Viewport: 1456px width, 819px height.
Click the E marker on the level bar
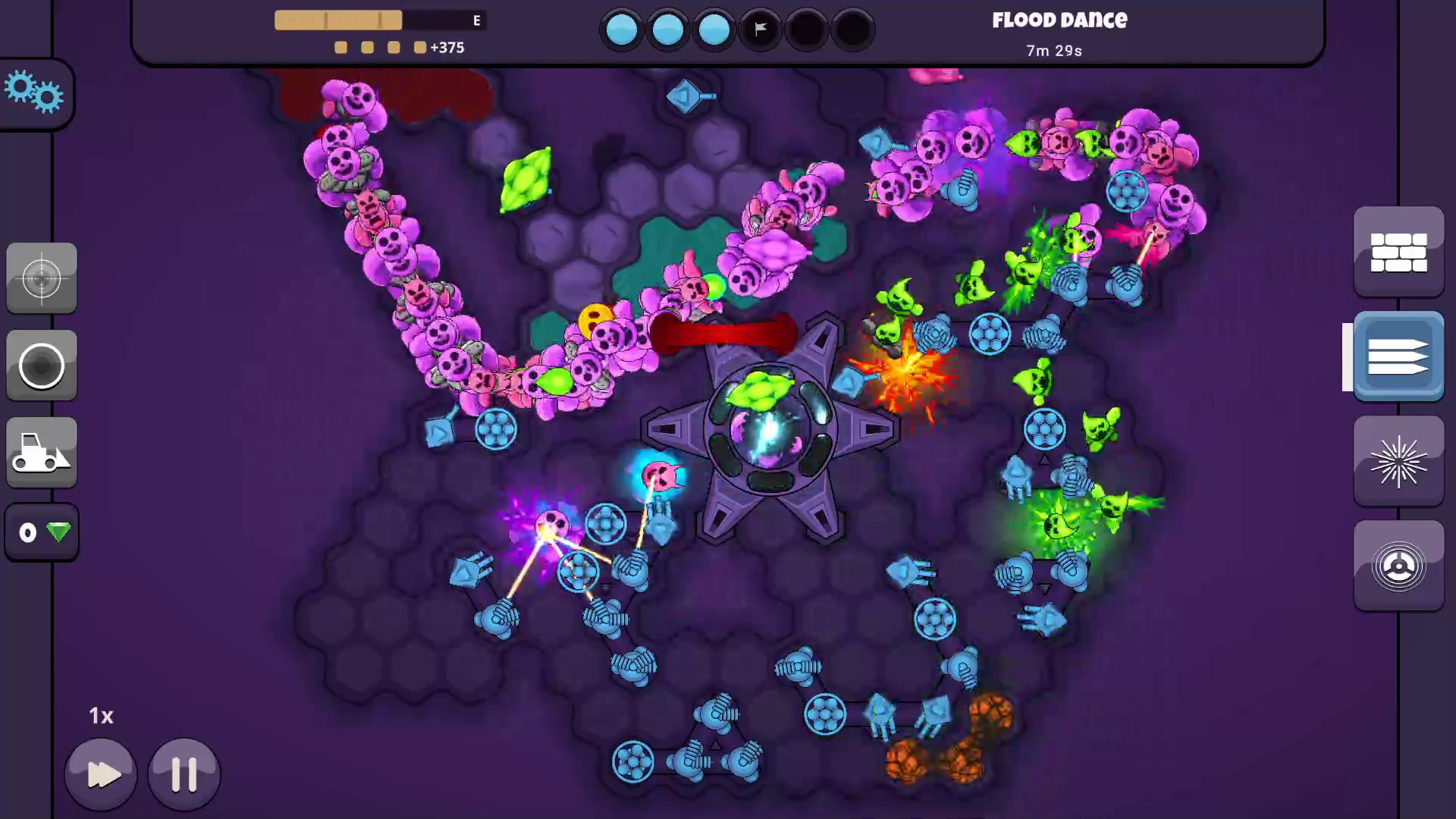coord(476,20)
